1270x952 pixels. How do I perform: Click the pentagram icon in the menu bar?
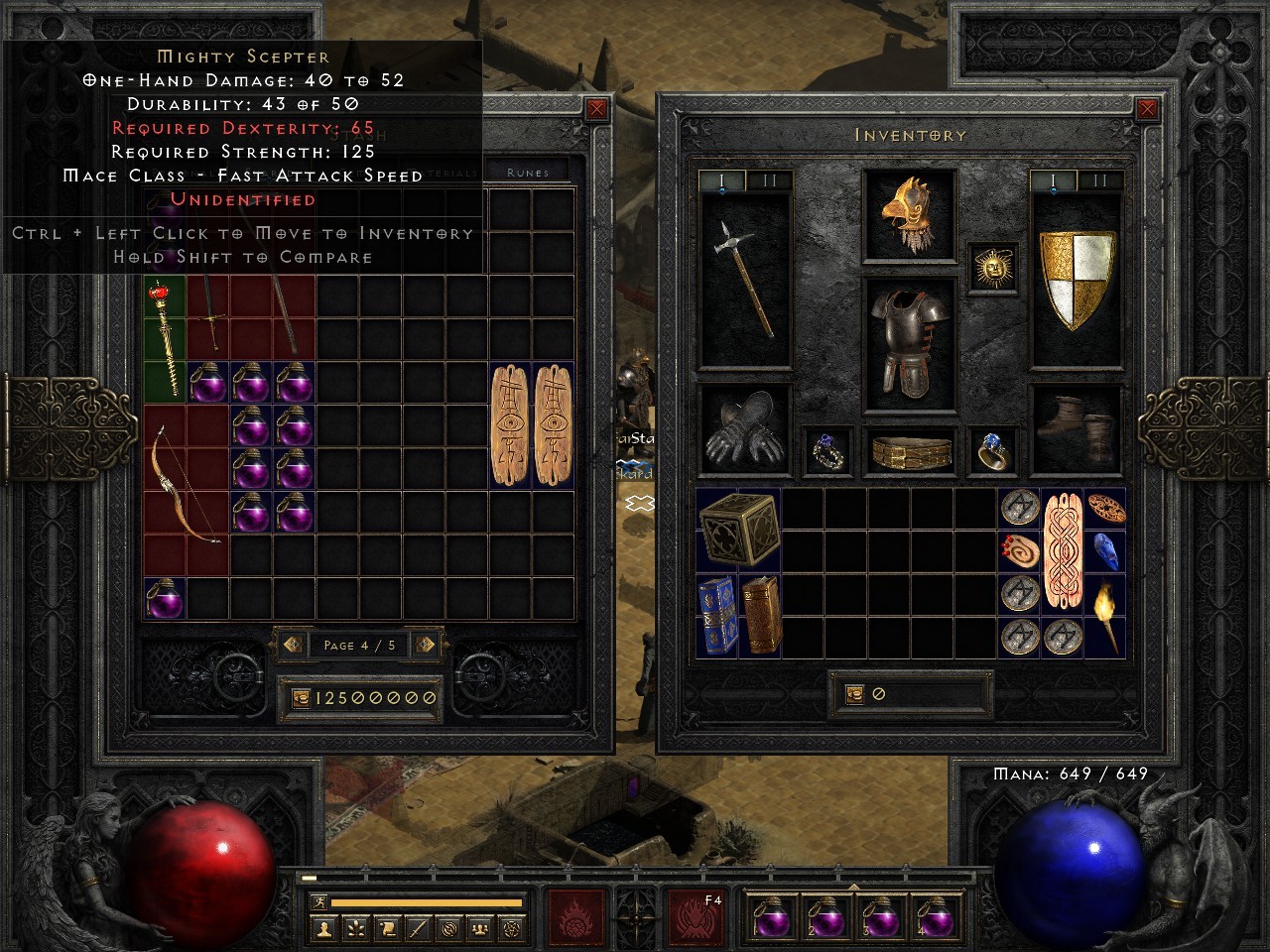tap(510, 927)
